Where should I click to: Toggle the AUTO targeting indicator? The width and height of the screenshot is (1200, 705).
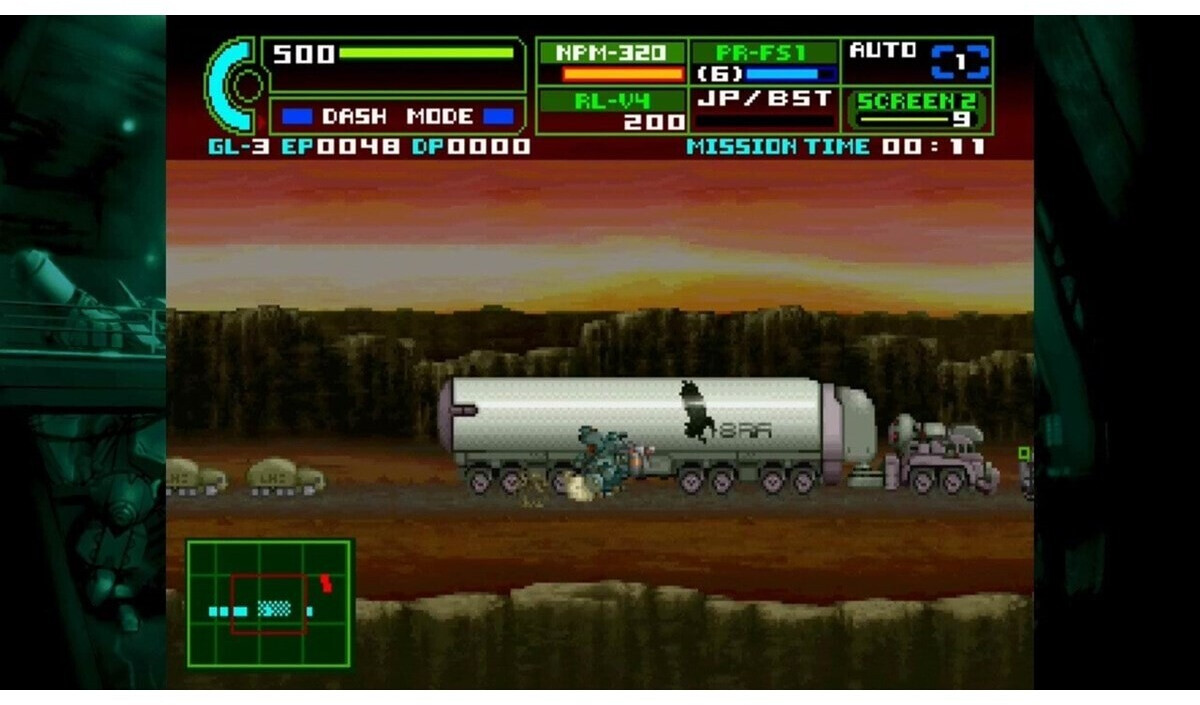[918, 61]
